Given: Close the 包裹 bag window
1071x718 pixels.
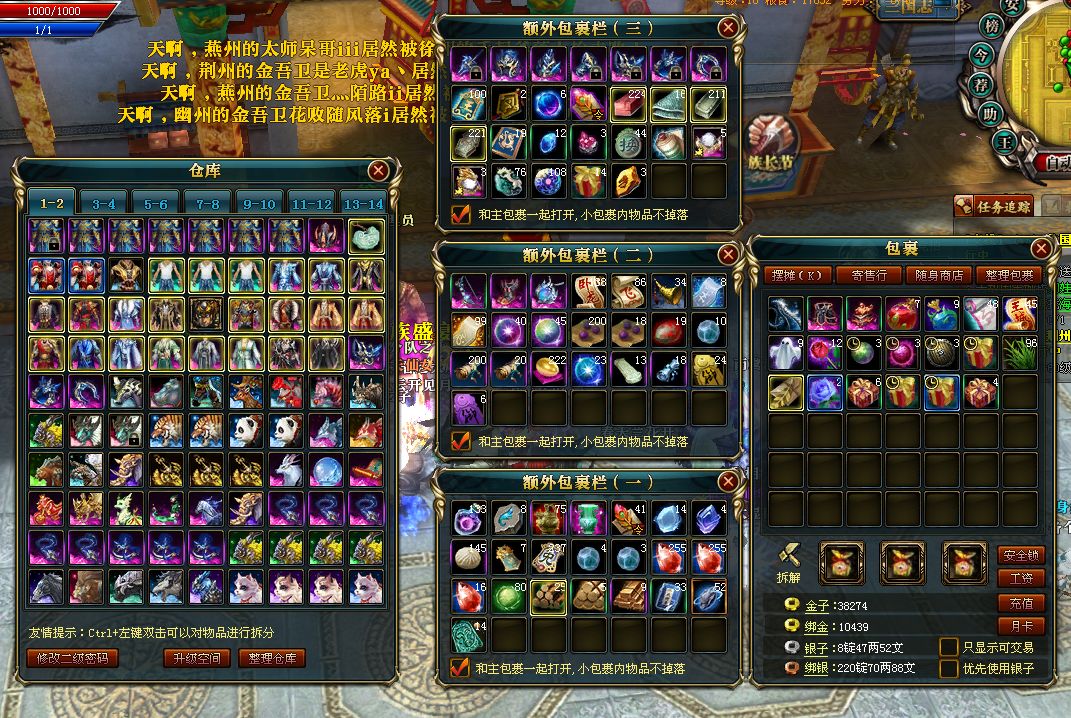Looking at the screenshot, I should [1041, 248].
